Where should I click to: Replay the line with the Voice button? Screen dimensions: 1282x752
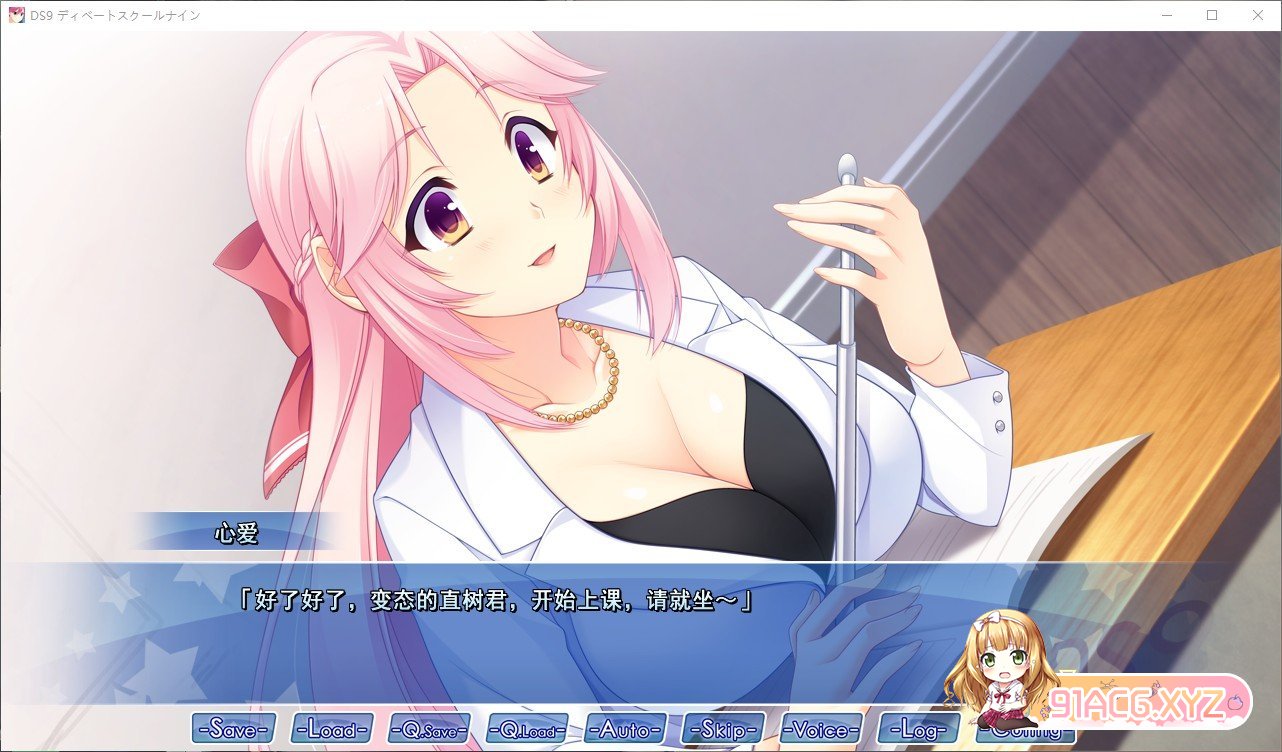tap(821, 729)
